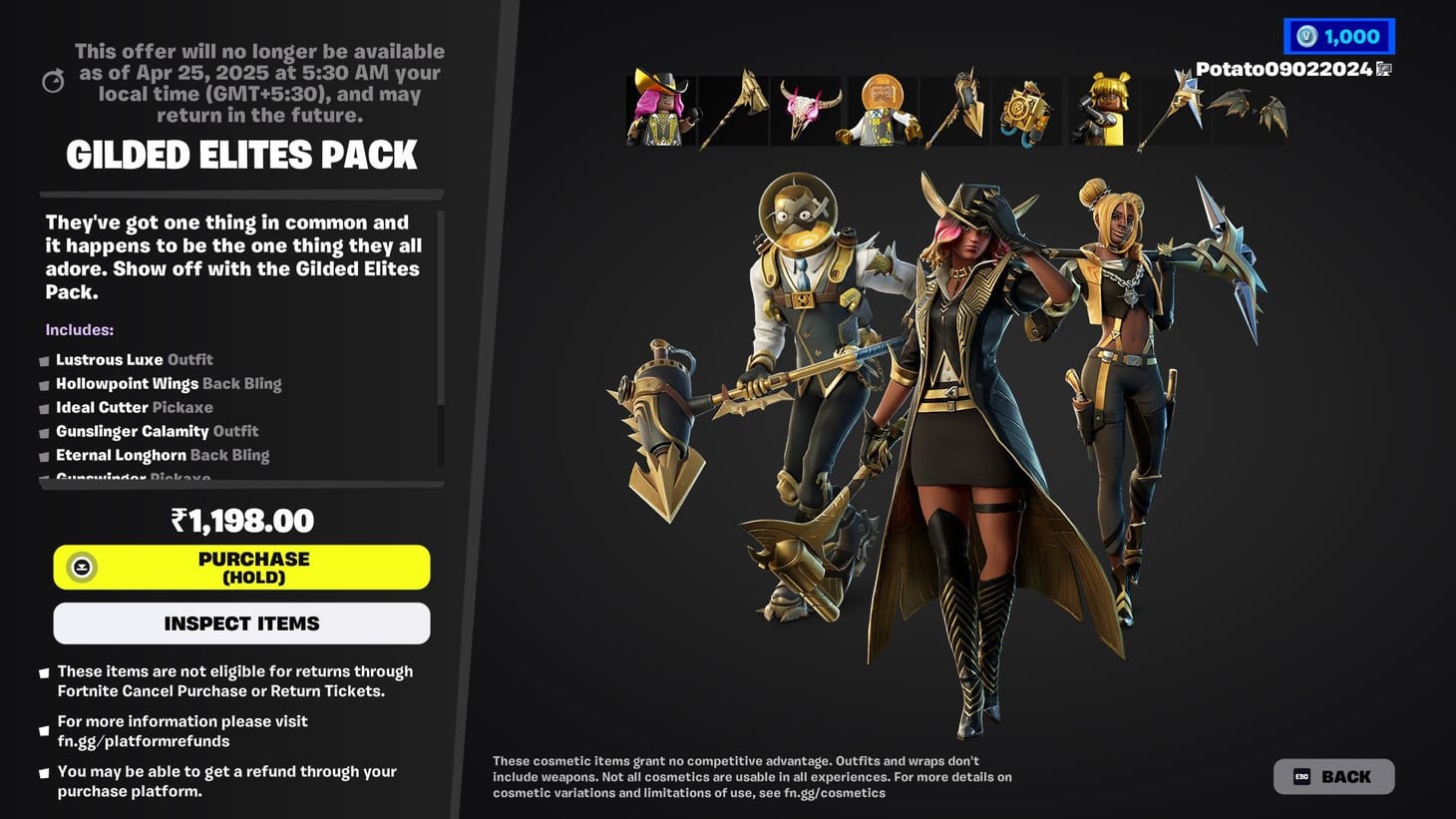Select the yellow-haired Gunslinger Calamity icon
This screenshot has height=819, width=1456.
tap(1100, 110)
